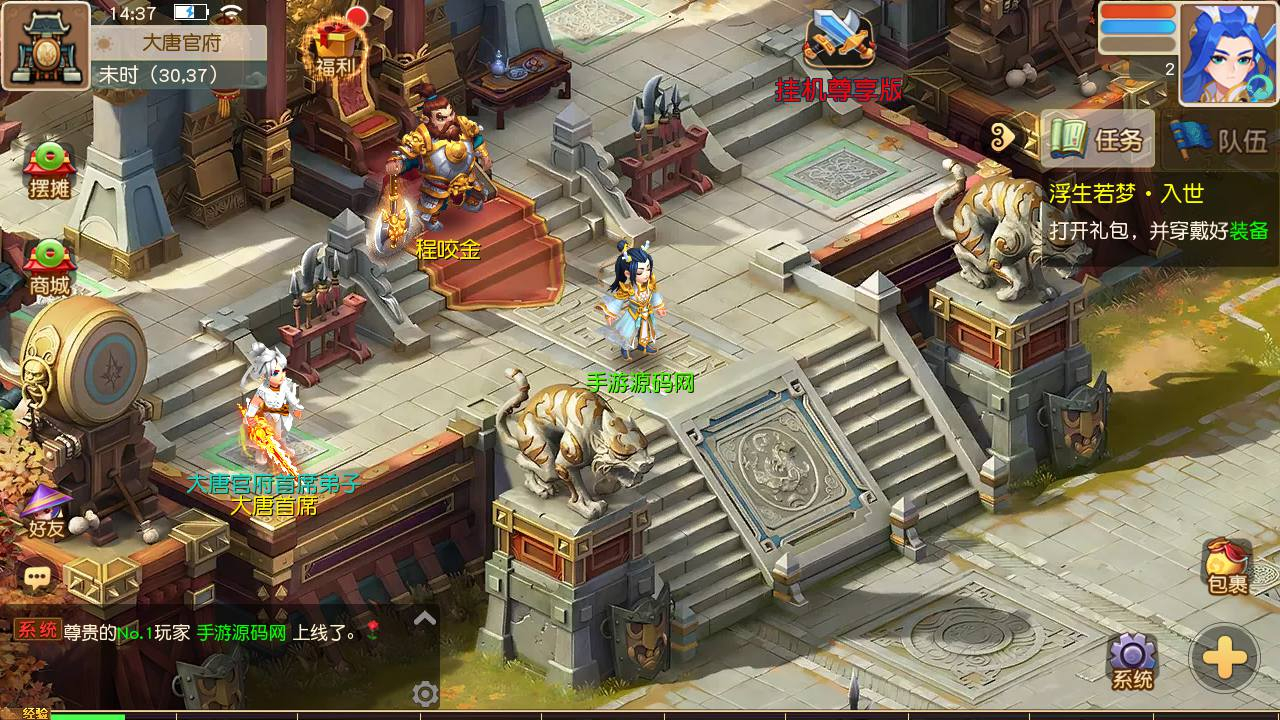
Task: Expand the yellow plus menu button
Action: pos(1224,658)
